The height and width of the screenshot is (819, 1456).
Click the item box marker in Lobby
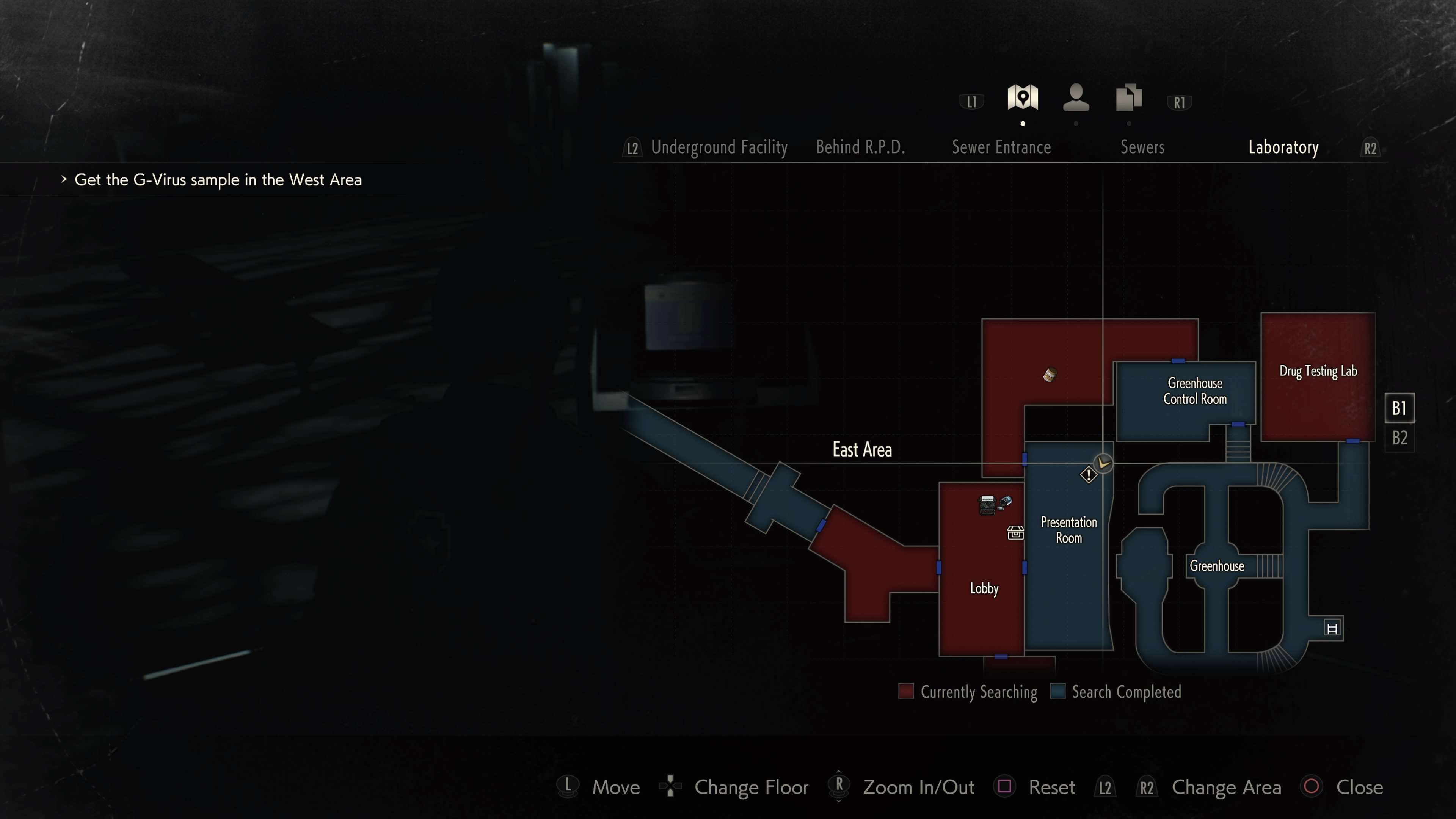[1015, 532]
